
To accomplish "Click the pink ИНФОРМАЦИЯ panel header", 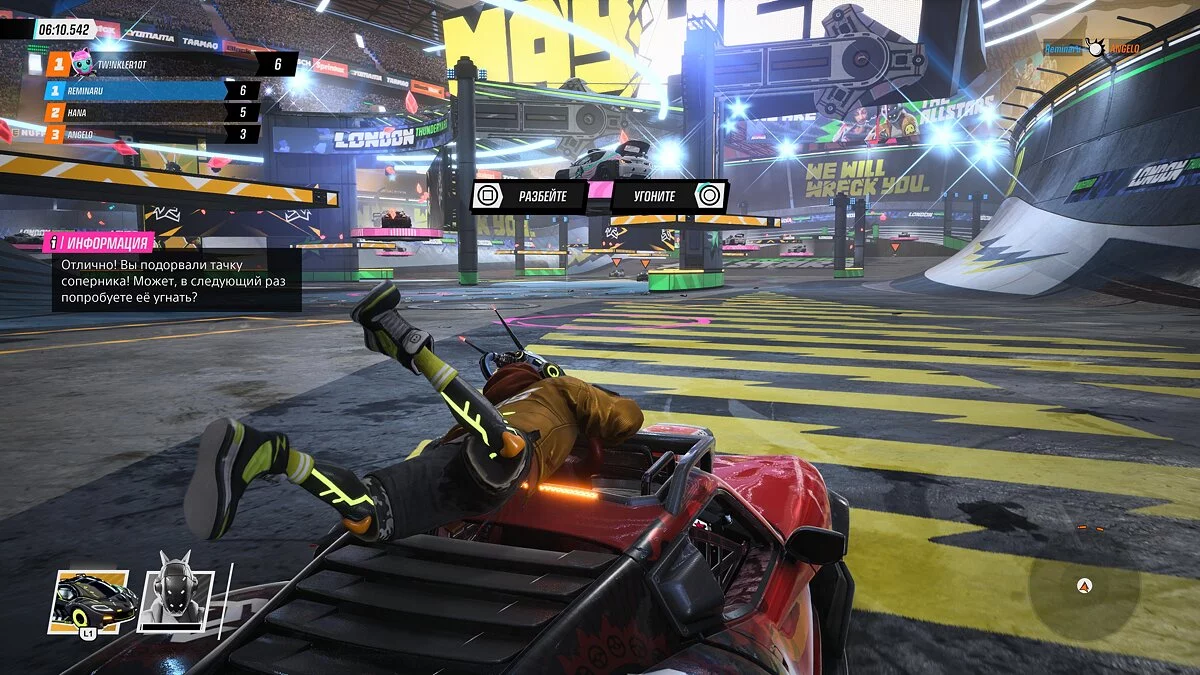I will tap(100, 242).
